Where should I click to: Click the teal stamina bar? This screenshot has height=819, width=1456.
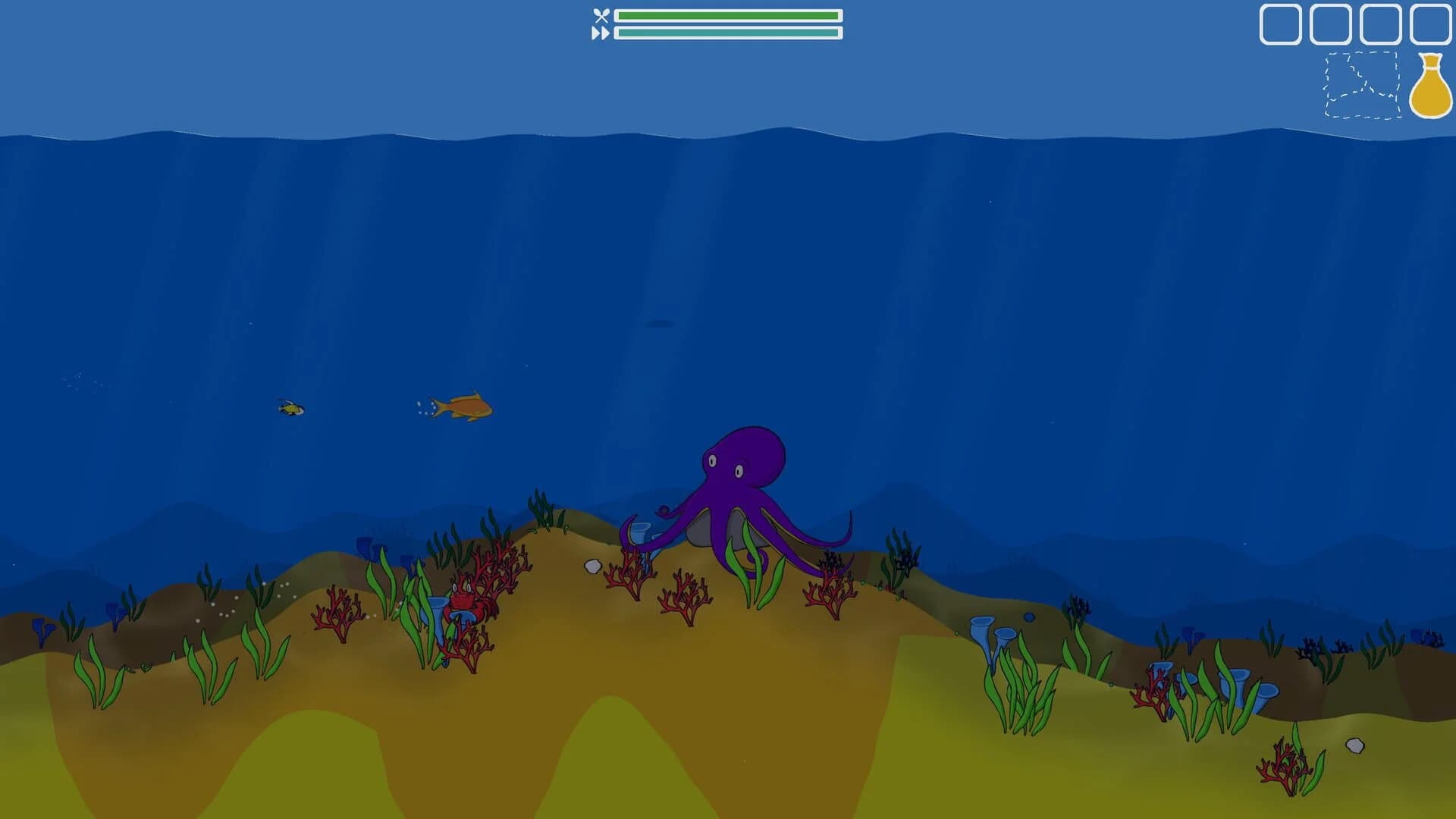(728, 33)
